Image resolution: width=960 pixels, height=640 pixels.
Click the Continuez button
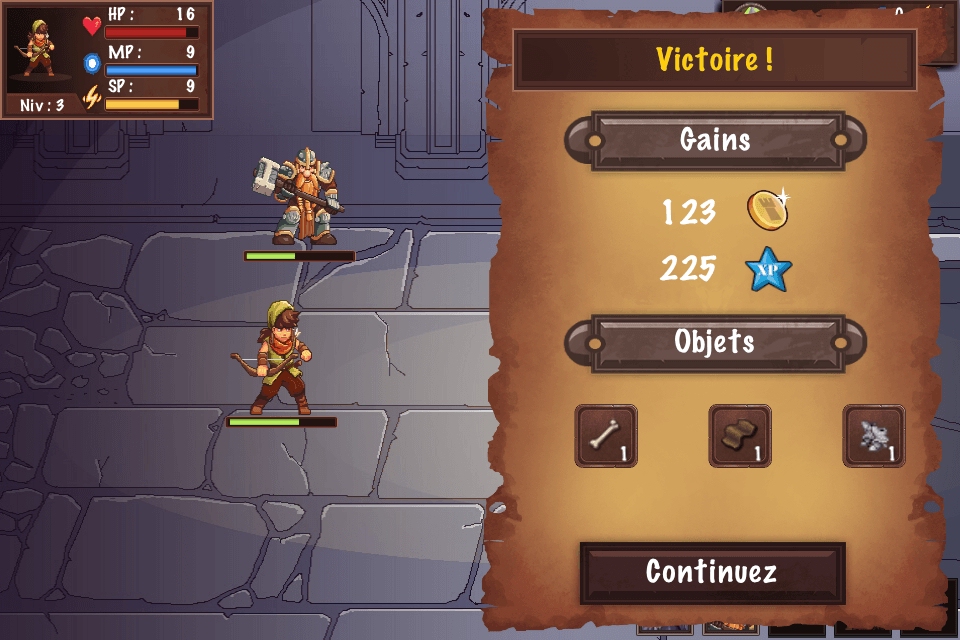tap(712, 572)
